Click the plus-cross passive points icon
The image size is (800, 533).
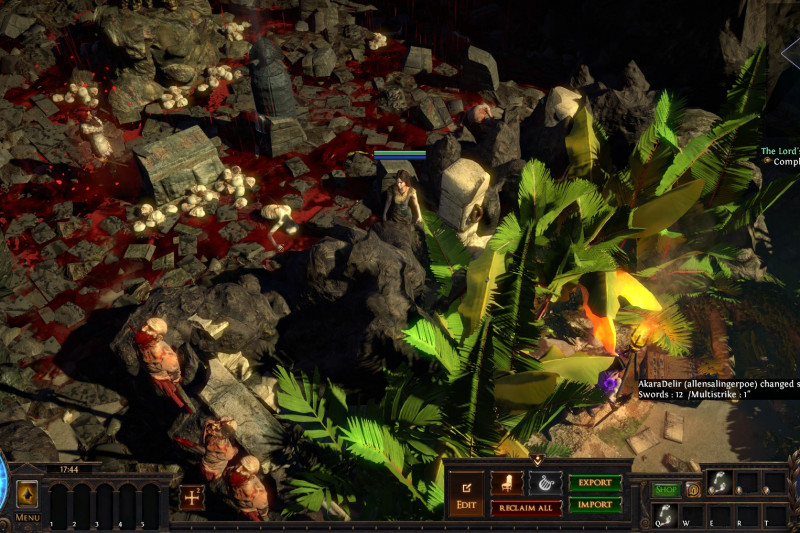pos(192,497)
